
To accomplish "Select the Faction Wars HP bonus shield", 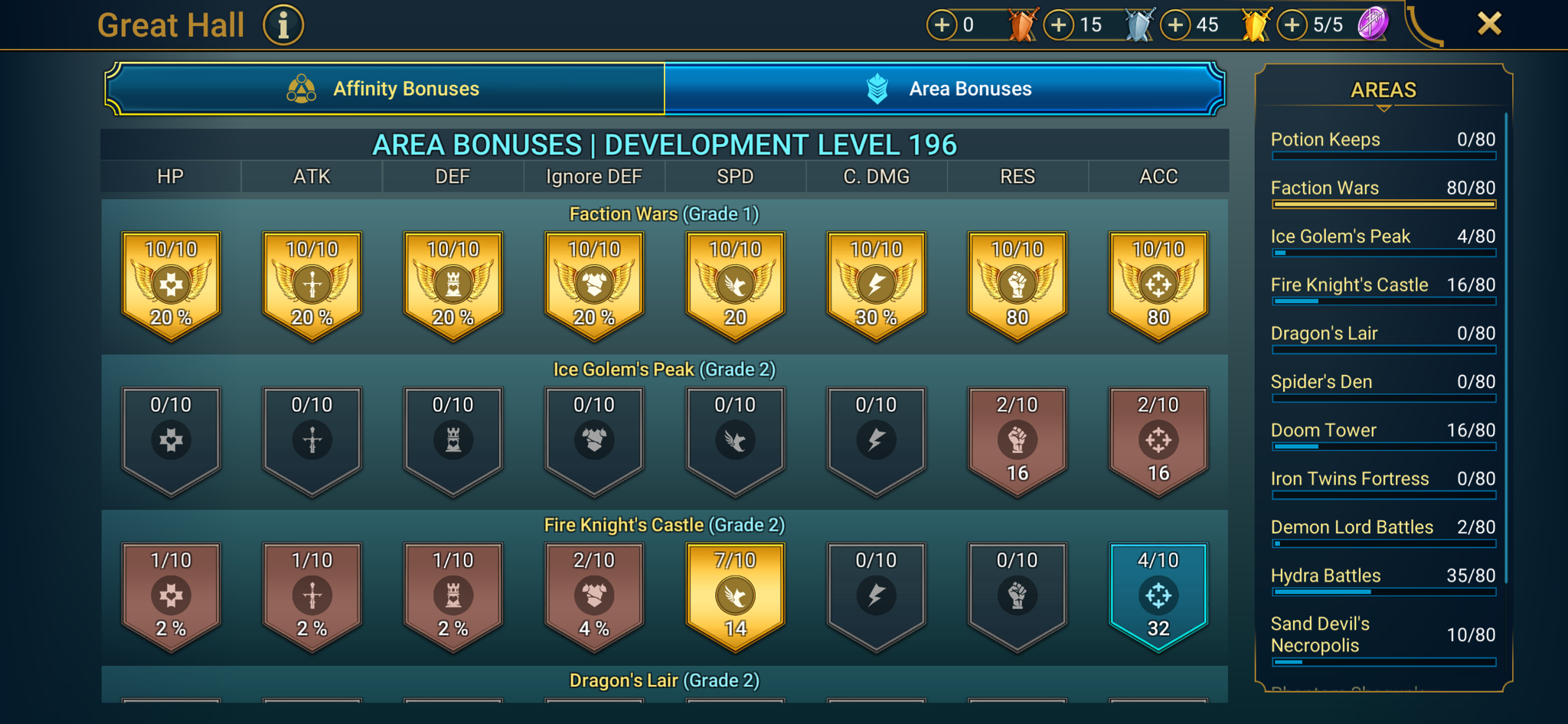I will [x=171, y=283].
